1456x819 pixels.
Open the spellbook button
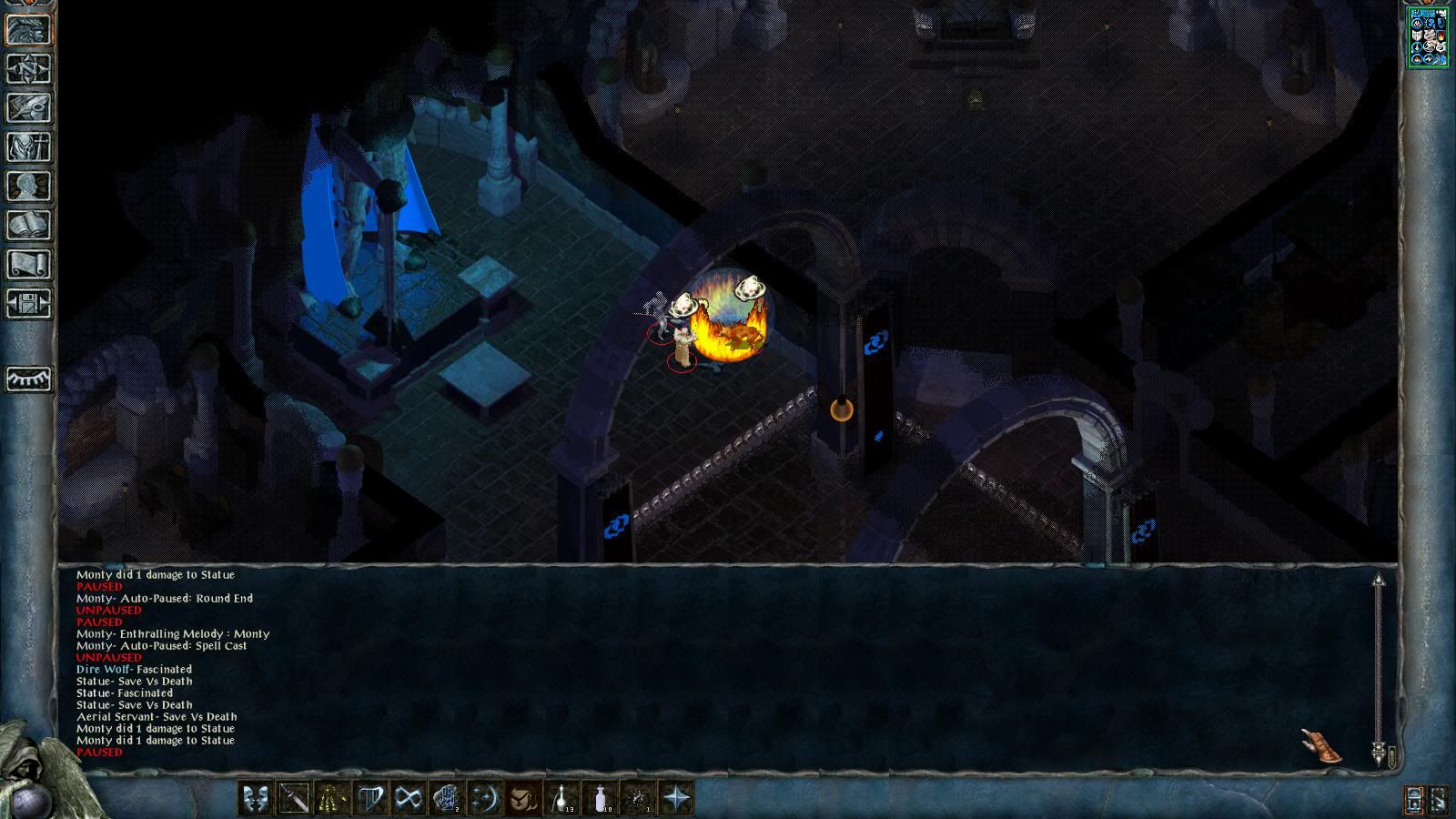pos(28,225)
